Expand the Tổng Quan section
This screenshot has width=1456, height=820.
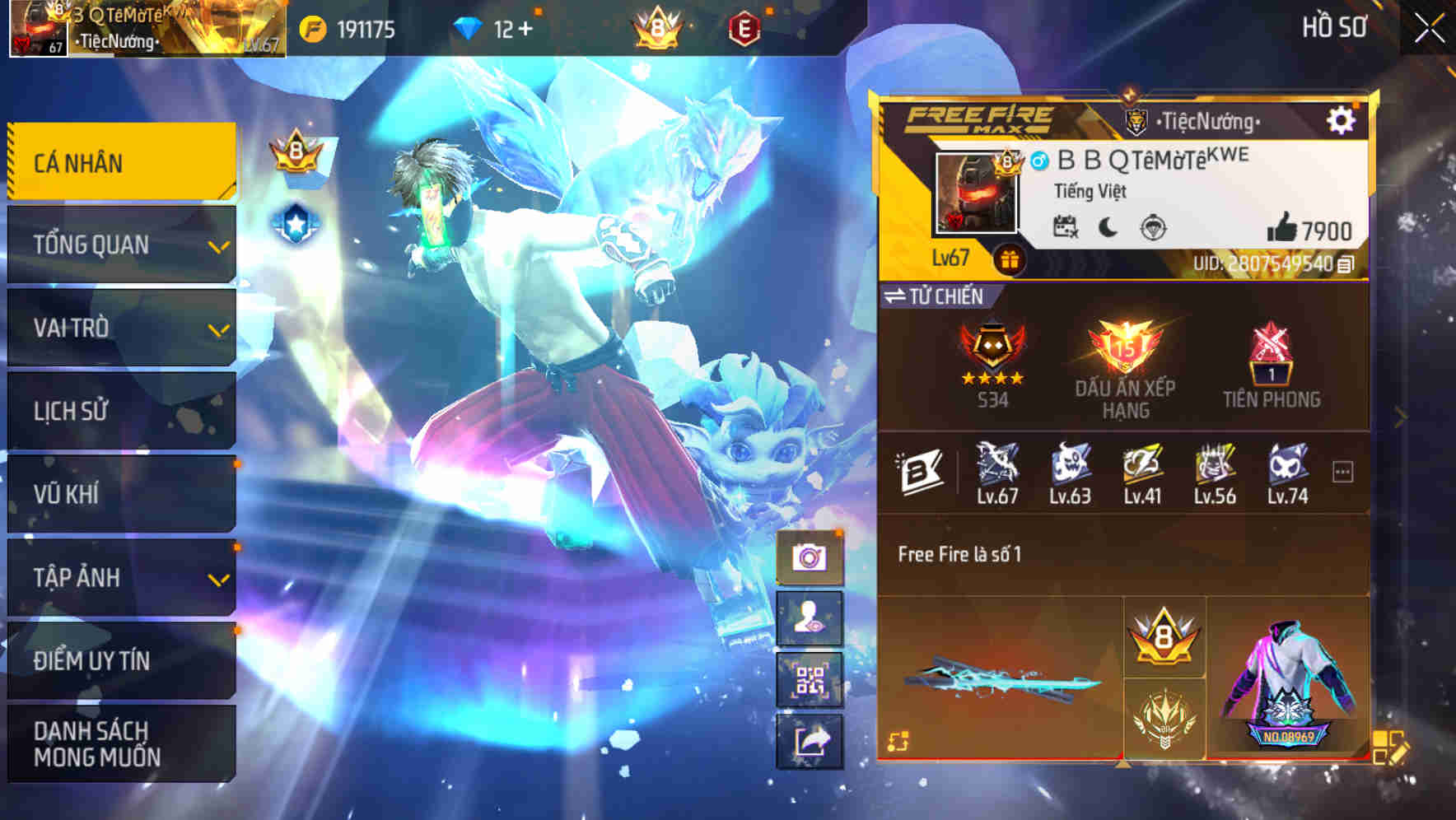click(119, 245)
